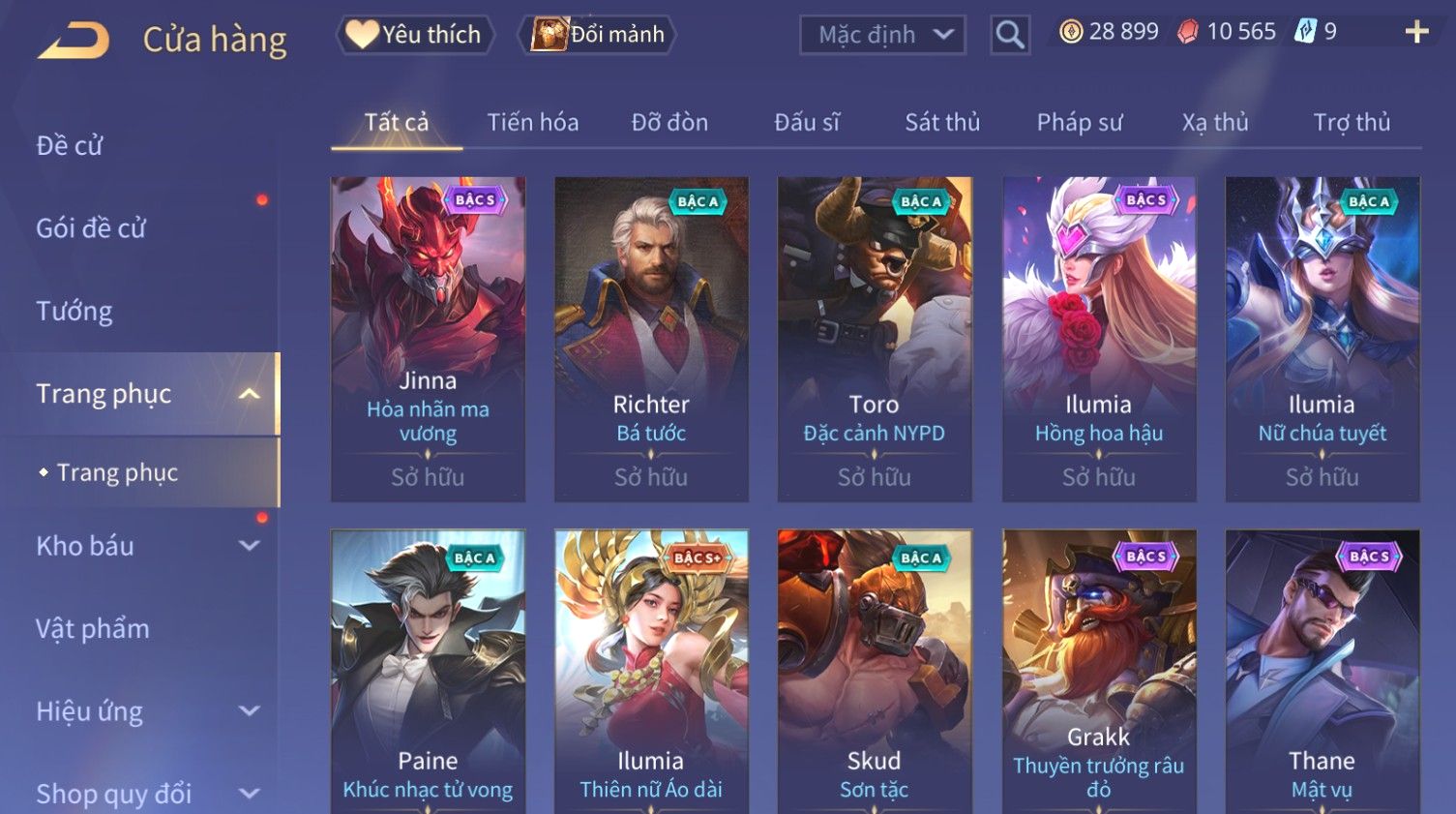Viewport: 1456px width, 814px height.
Task: Open the Yêu thích favorites list
Action: pyautogui.click(x=416, y=35)
